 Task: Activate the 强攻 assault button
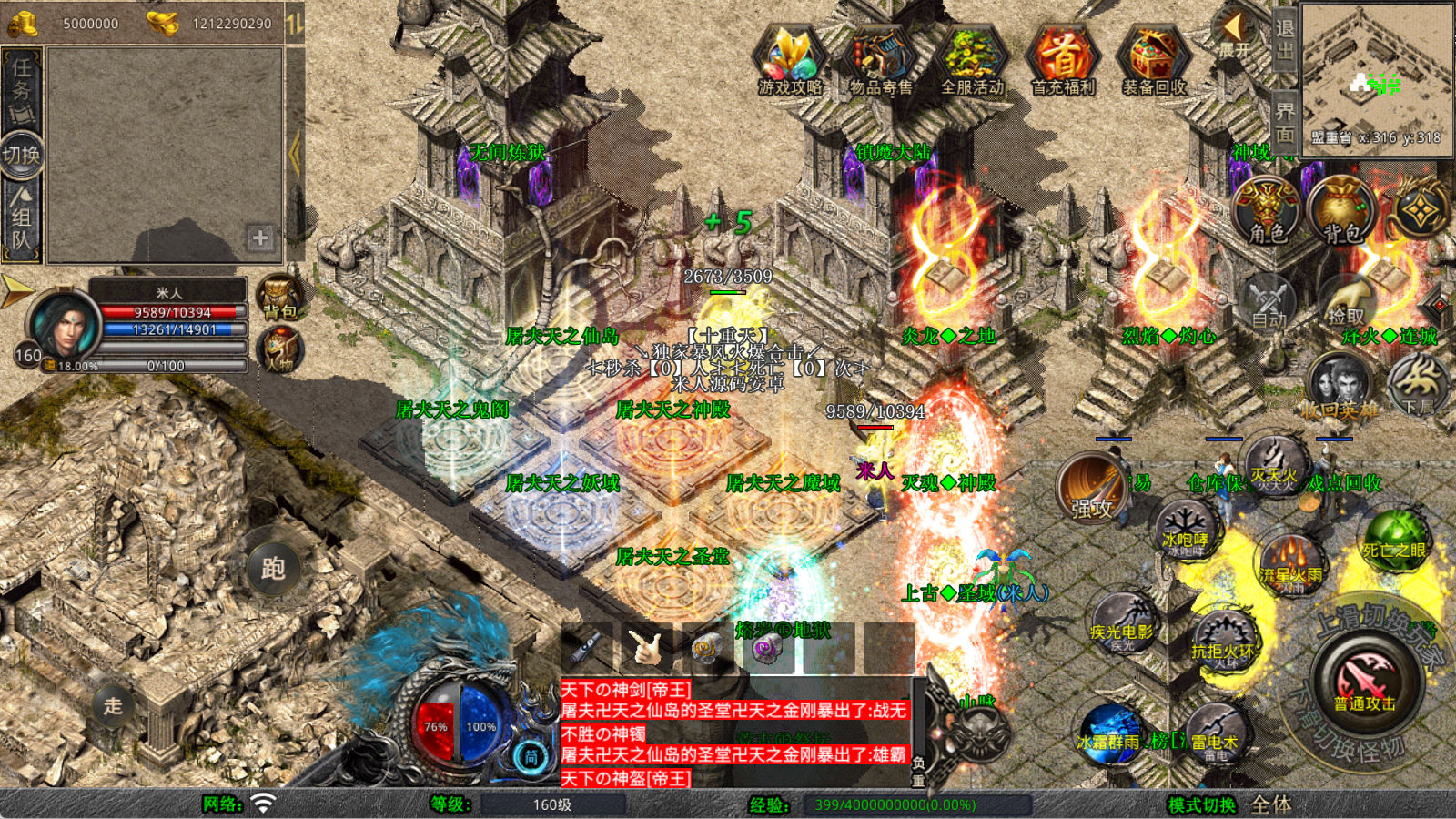pyautogui.click(x=1091, y=488)
